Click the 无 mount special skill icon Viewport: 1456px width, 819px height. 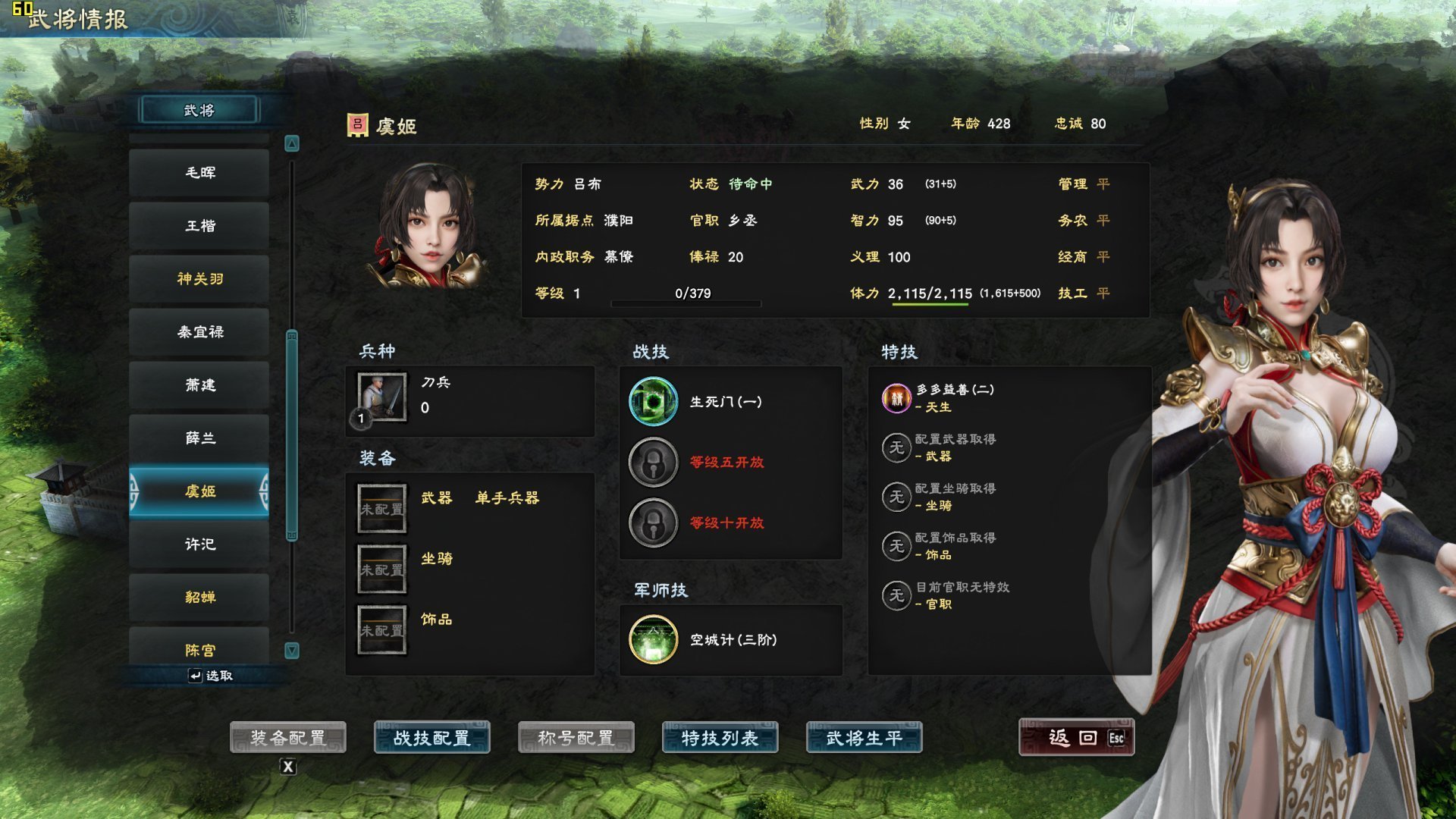click(x=896, y=497)
